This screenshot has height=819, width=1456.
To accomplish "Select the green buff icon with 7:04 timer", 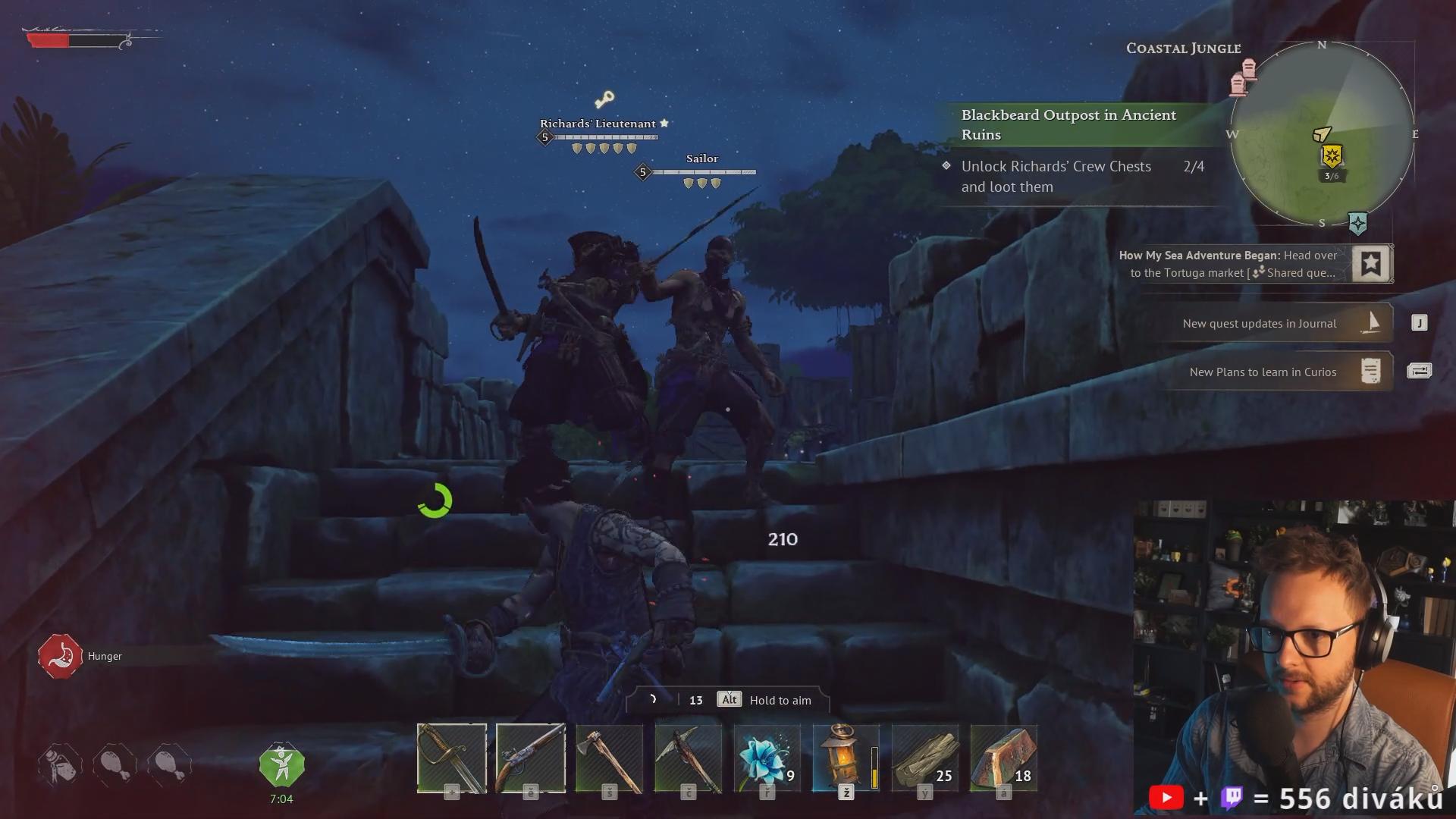I will 281,766.
